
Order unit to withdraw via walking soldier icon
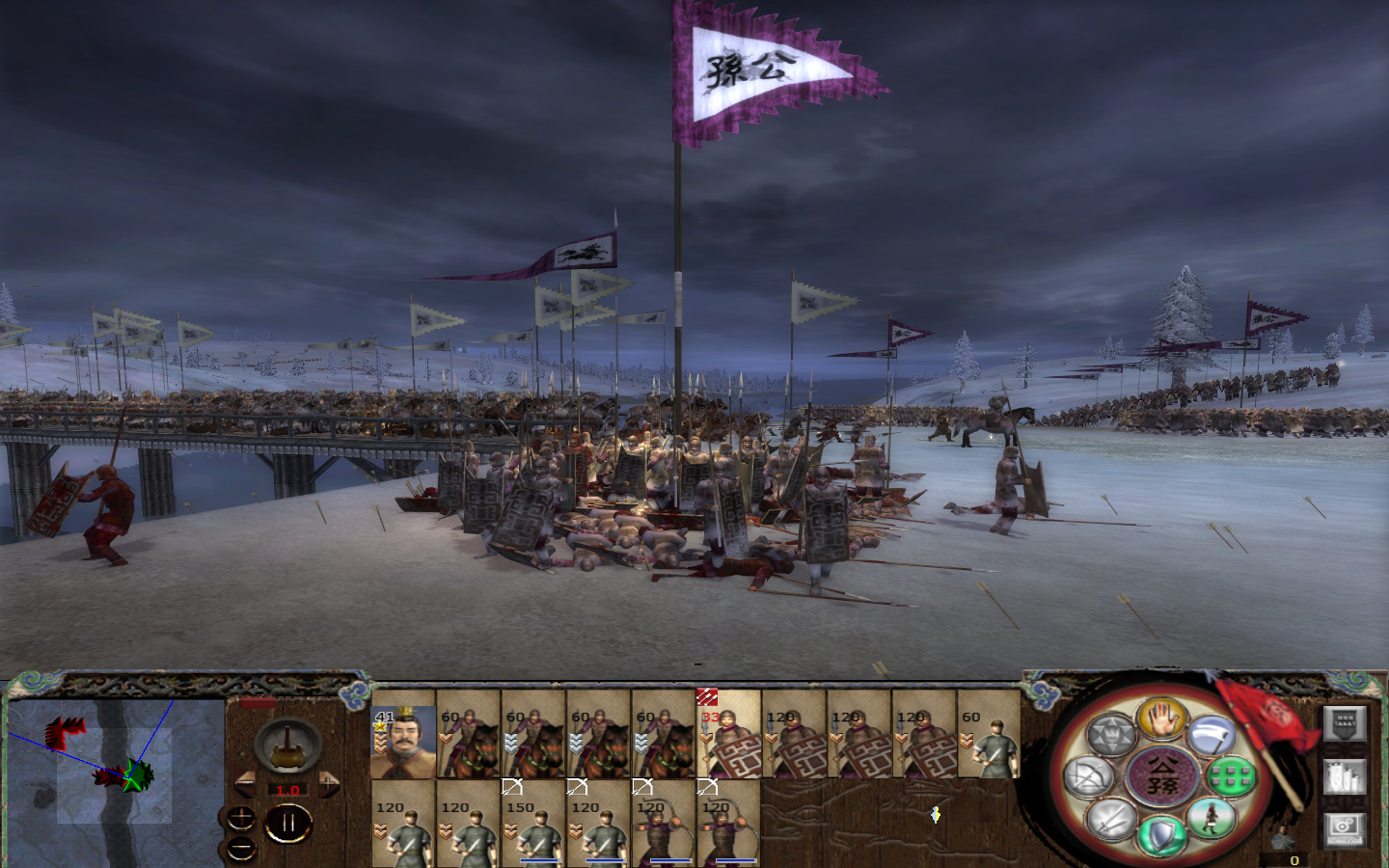pyautogui.click(x=1212, y=819)
